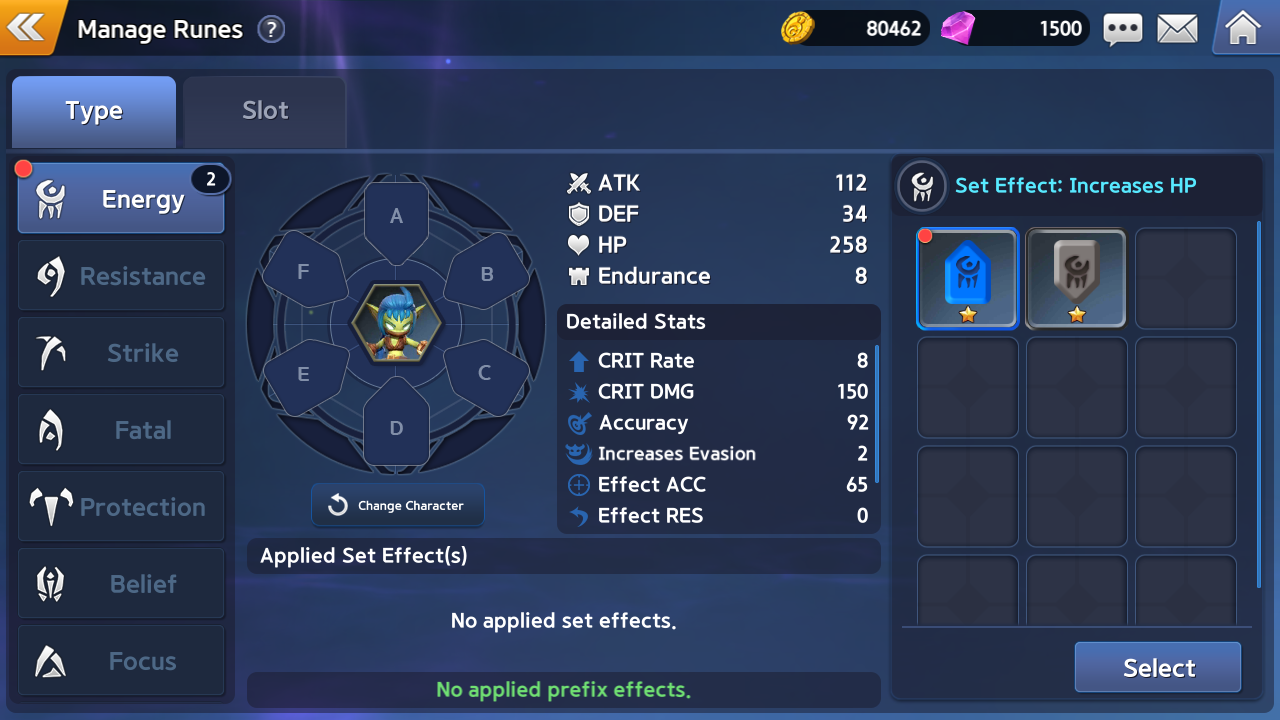Open the chat speech bubble

click(1122, 29)
